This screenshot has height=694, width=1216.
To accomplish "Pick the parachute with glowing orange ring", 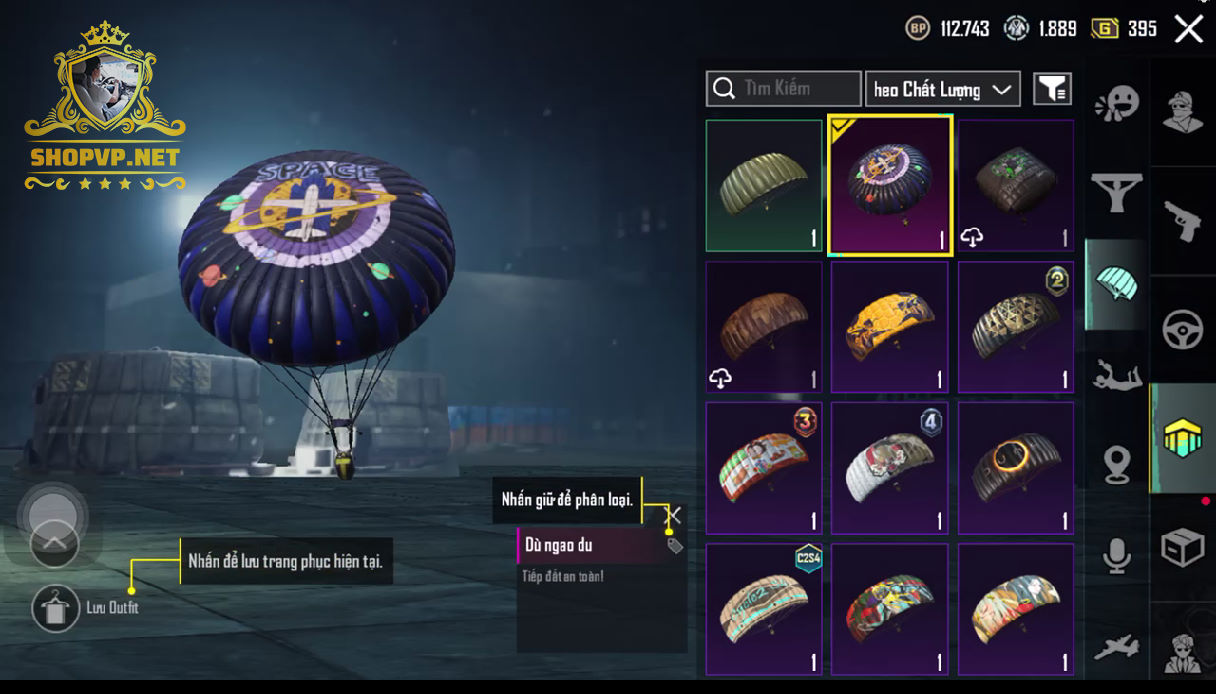I will (1015, 468).
